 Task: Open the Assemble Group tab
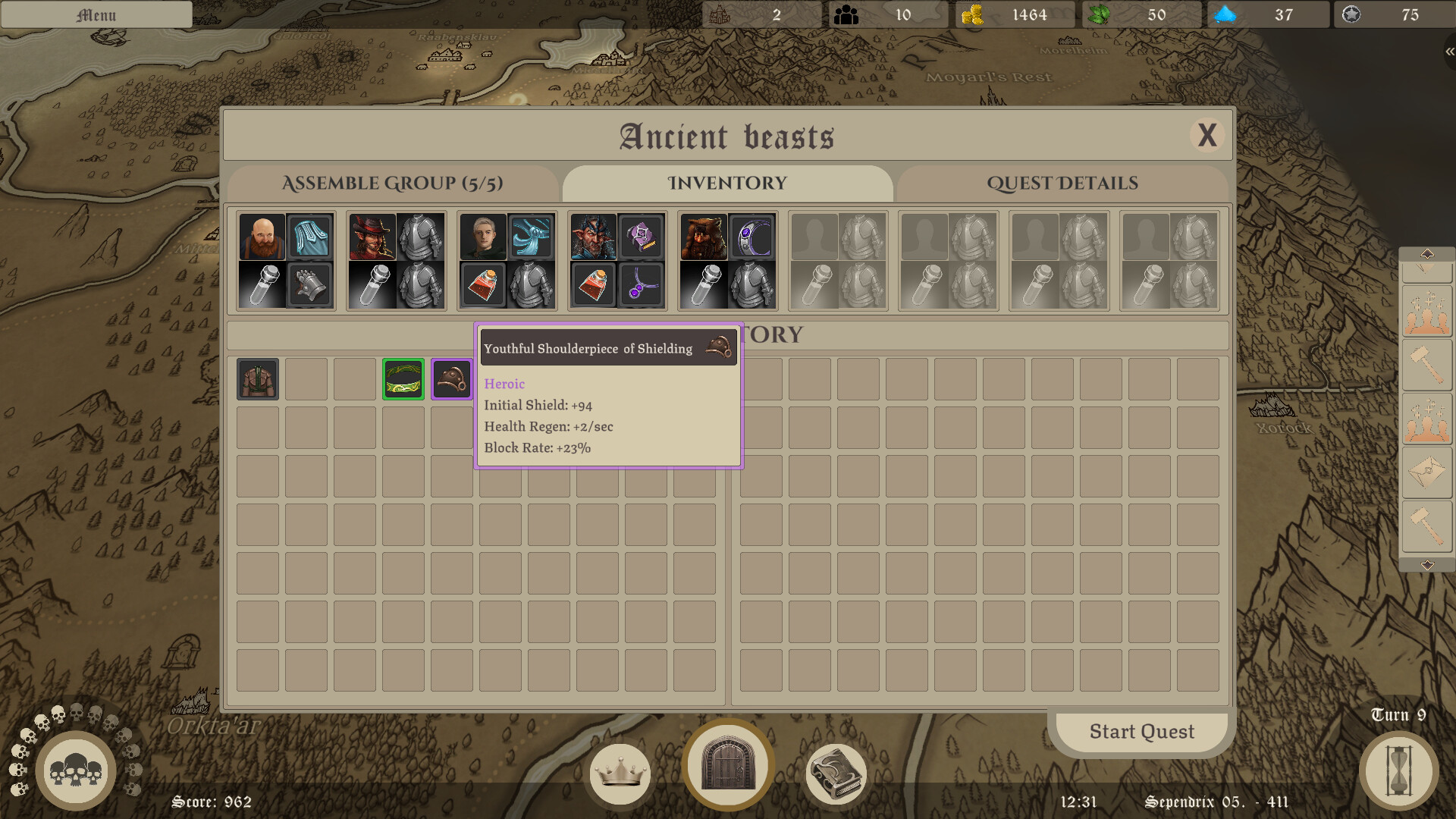point(394,184)
